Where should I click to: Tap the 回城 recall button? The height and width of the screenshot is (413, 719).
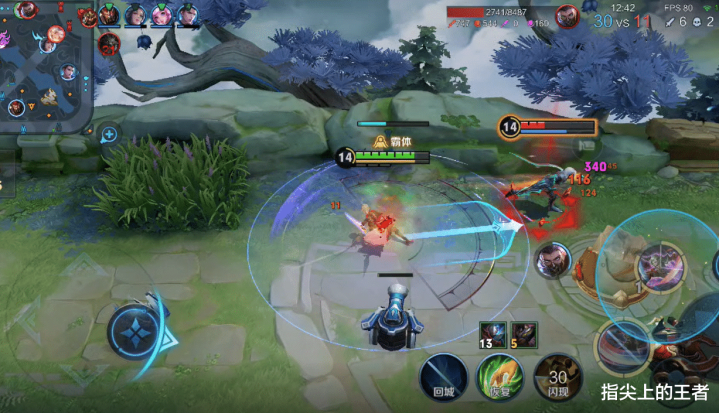point(443,378)
